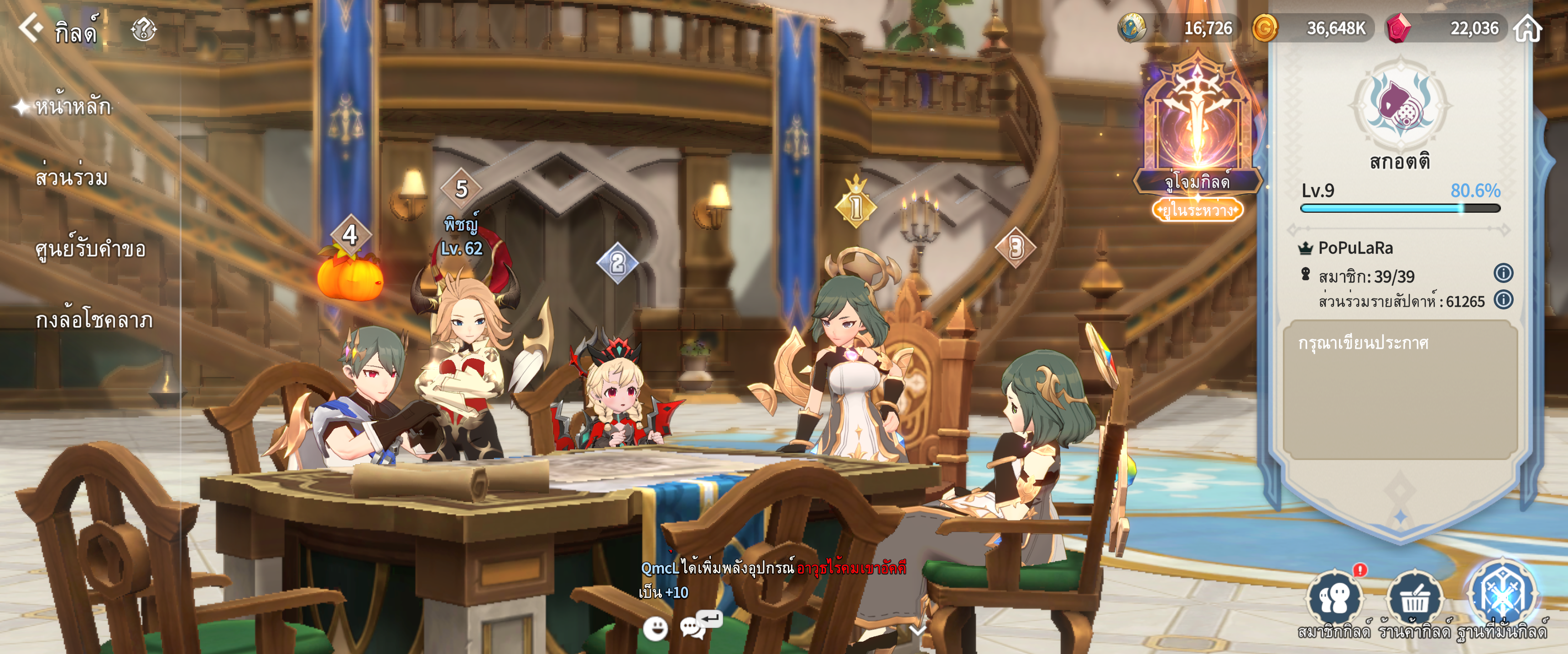Open the question mark help icon
Viewport: 1568px width, 654px height.
tap(144, 29)
